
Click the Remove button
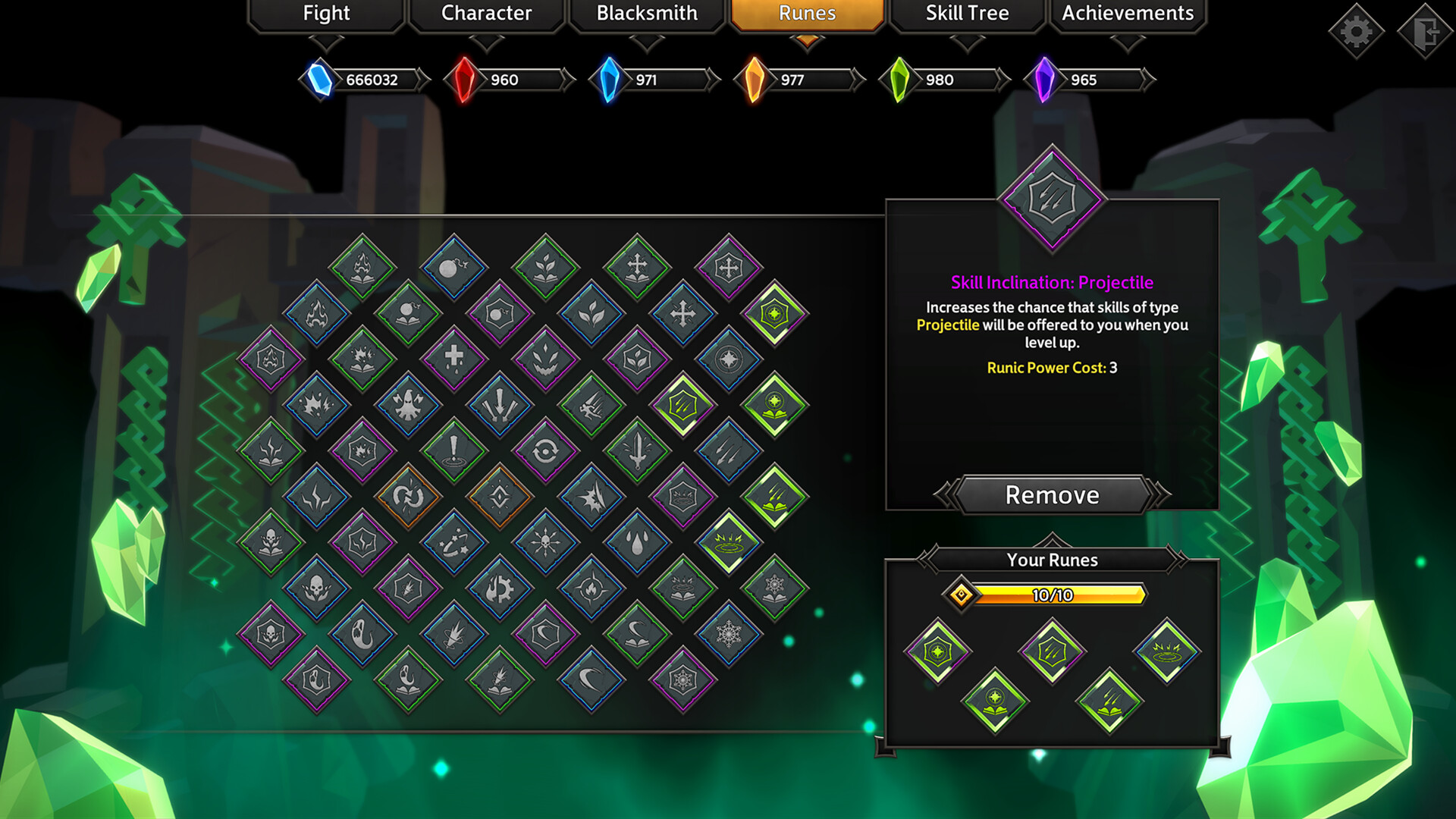coord(1051,494)
